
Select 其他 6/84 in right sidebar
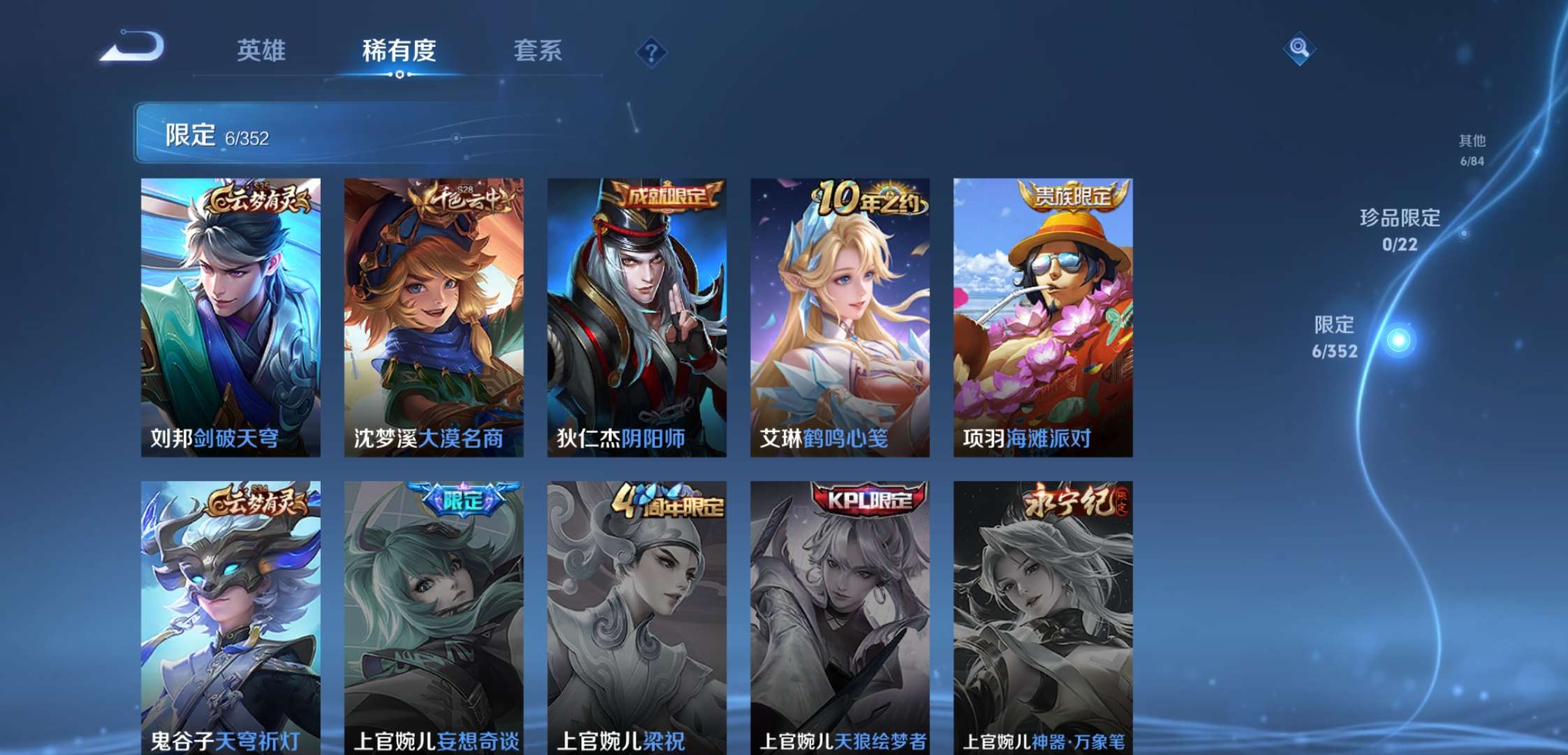[x=1471, y=150]
